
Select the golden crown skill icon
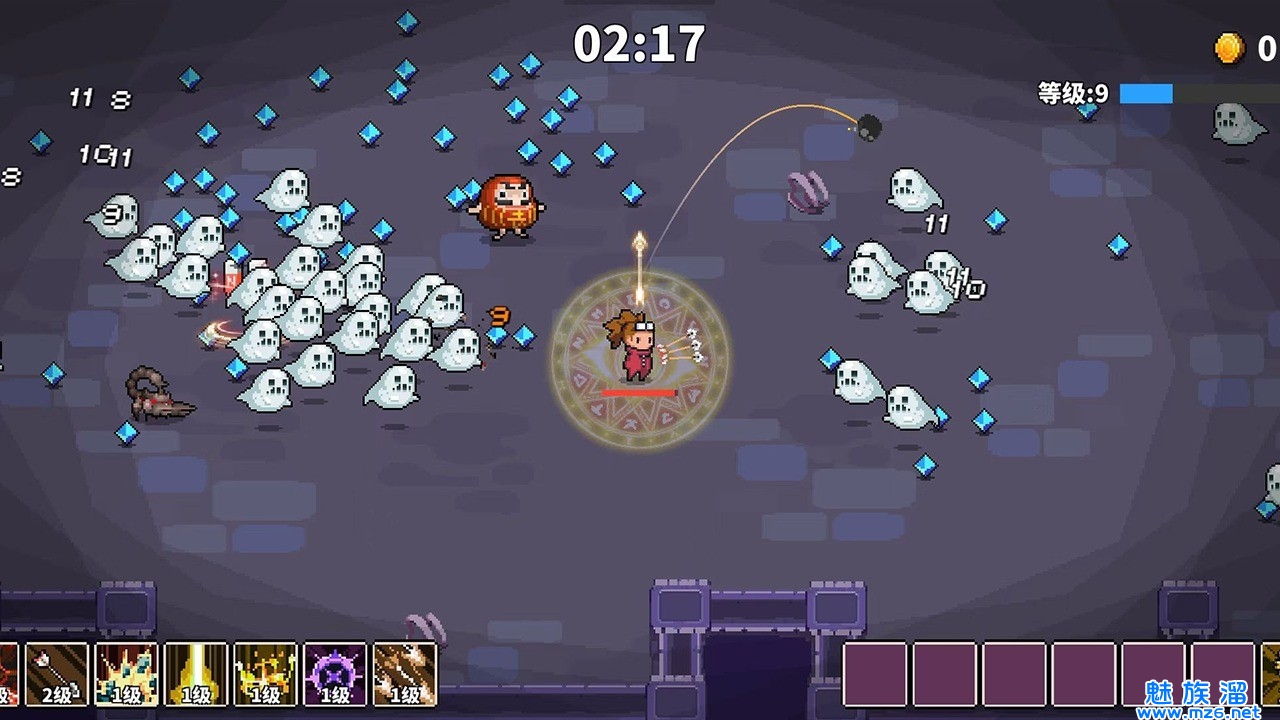click(x=265, y=674)
